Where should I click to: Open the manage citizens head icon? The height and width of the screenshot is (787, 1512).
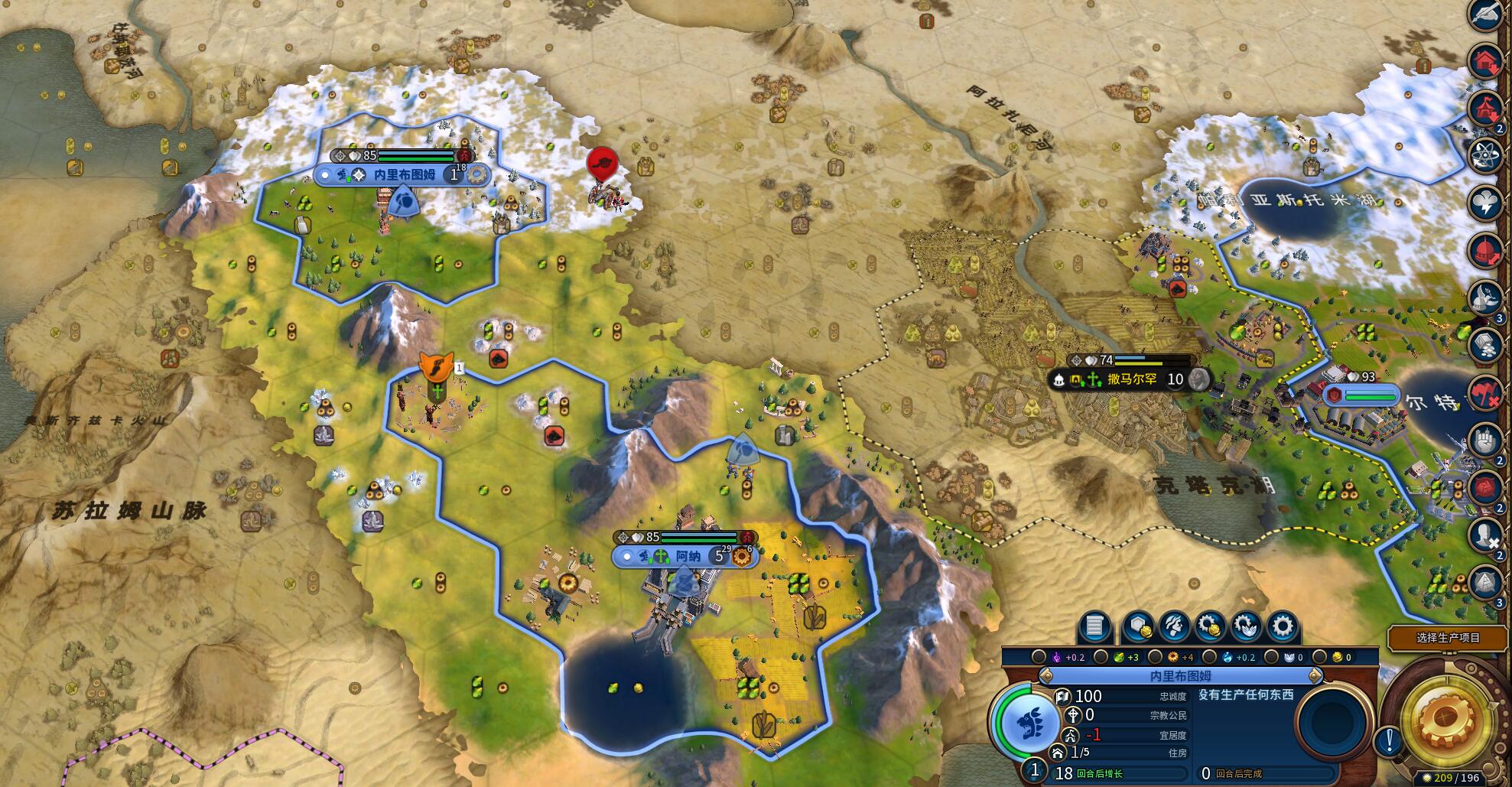pos(1174,627)
